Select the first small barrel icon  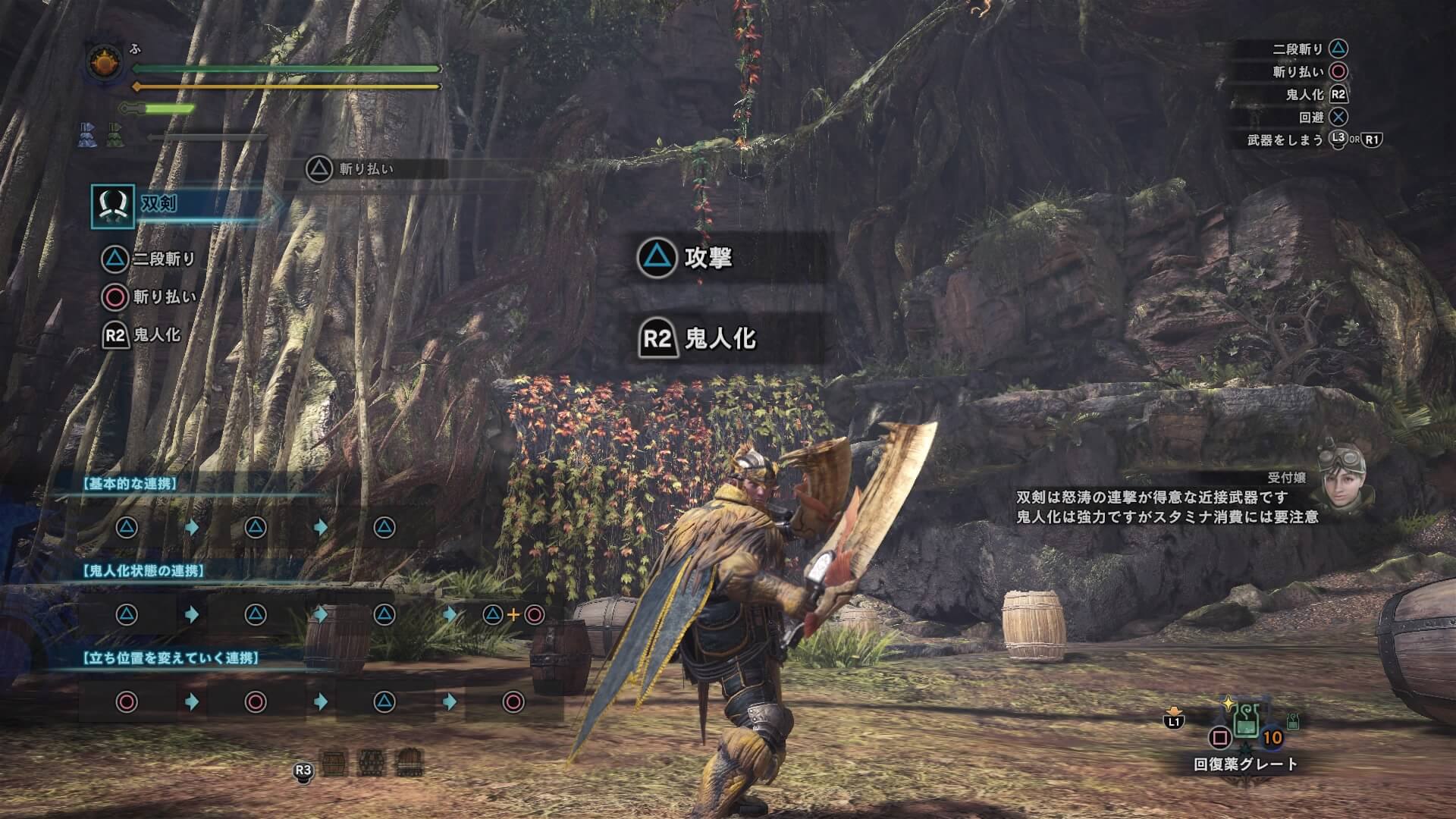[334, 761]
